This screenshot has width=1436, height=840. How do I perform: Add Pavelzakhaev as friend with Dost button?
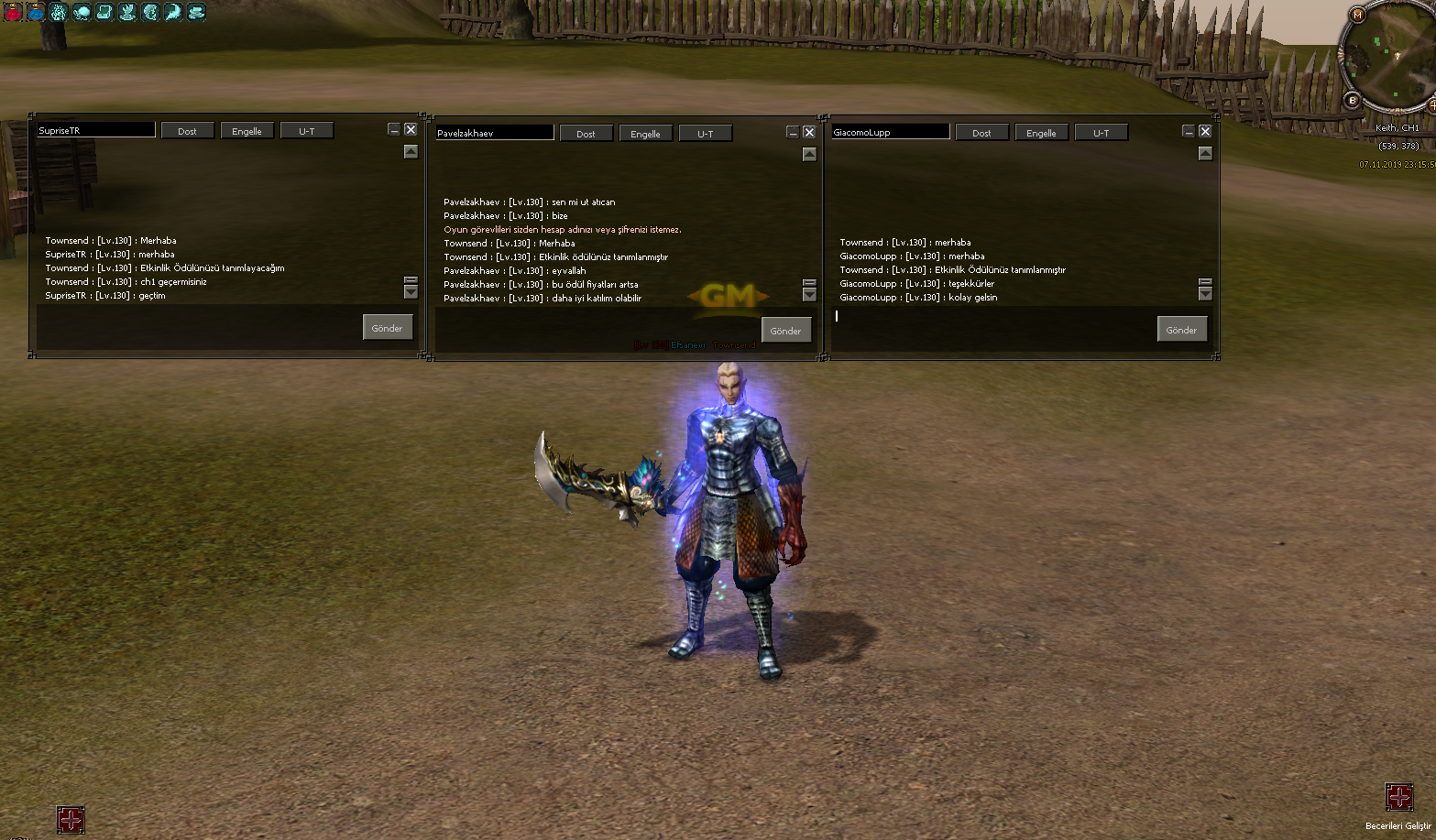(586, 134)
